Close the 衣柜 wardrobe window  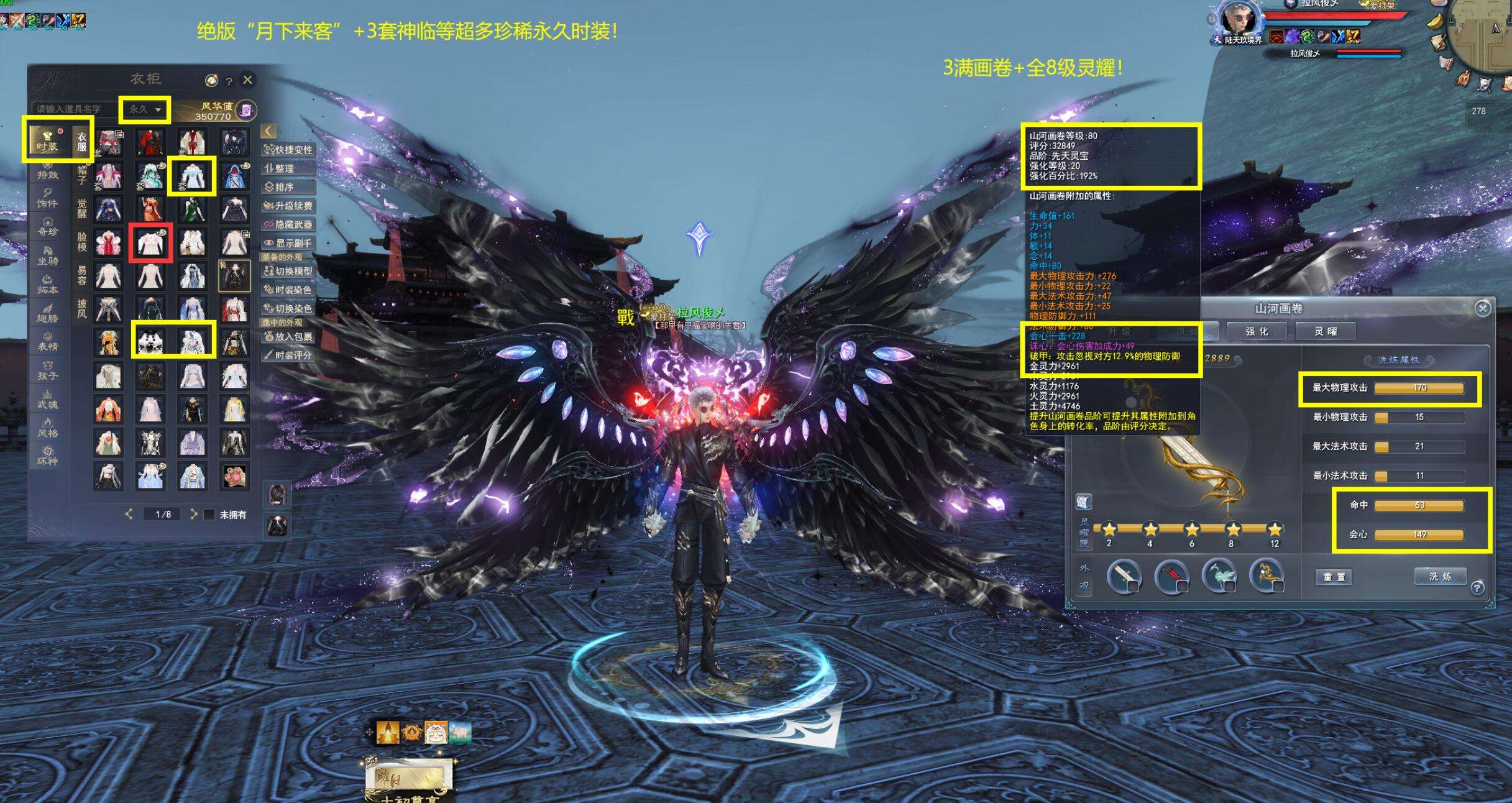tap(247, 80)
